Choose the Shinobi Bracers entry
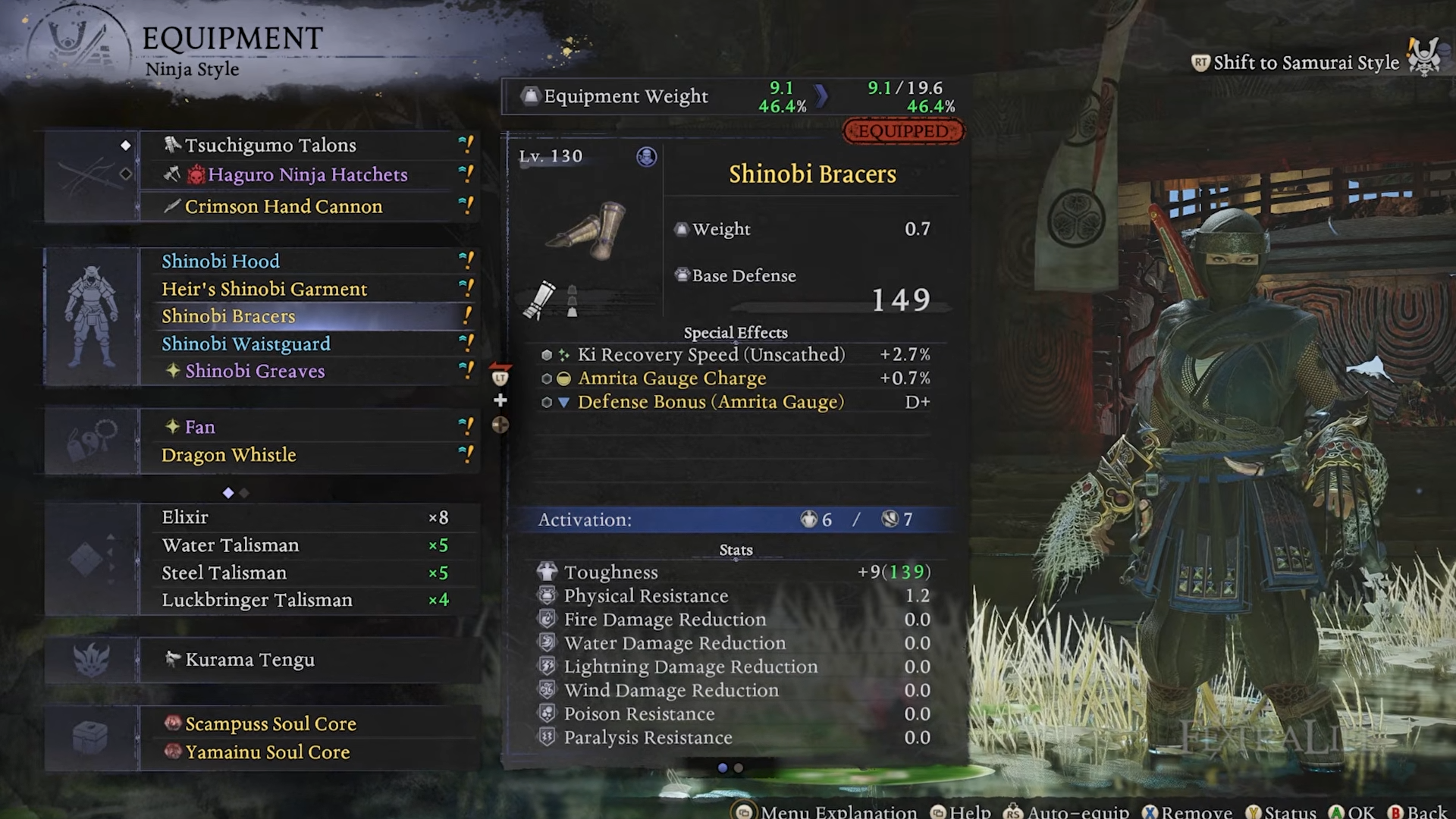This screenshot has width=1456, height=819. [x=228, y=316]
